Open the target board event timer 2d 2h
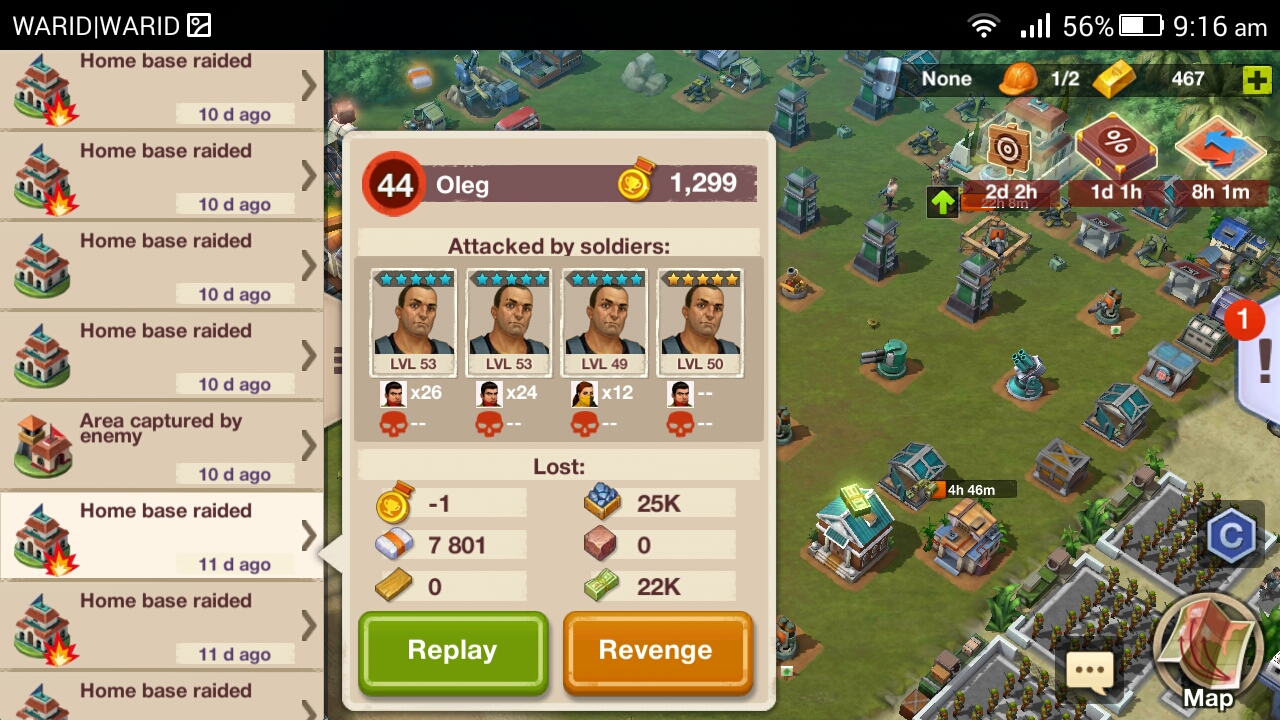The image size is (1280, 720). click(1010, 160)
